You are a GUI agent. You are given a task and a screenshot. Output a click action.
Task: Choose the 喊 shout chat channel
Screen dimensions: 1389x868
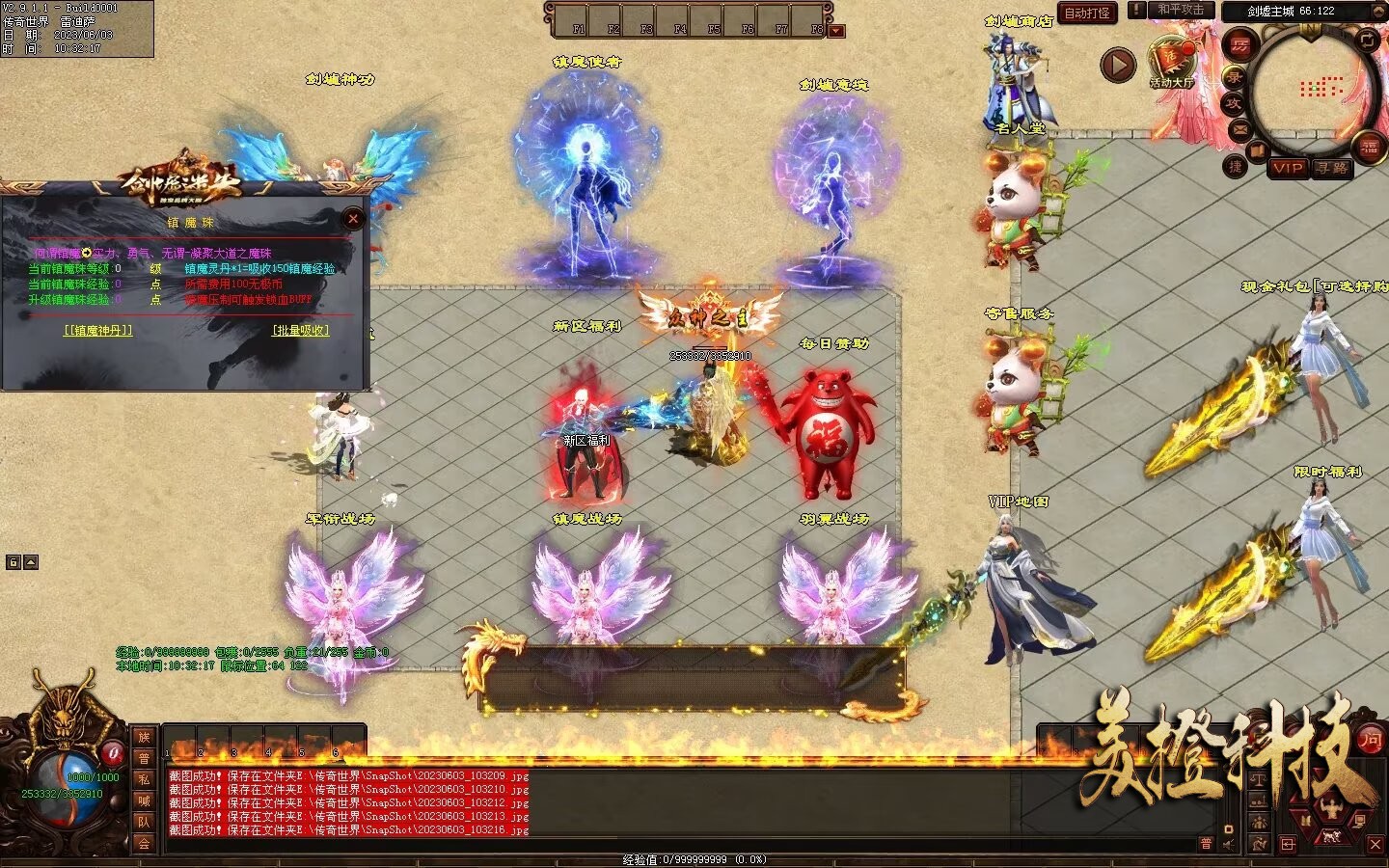pos(144,801)
